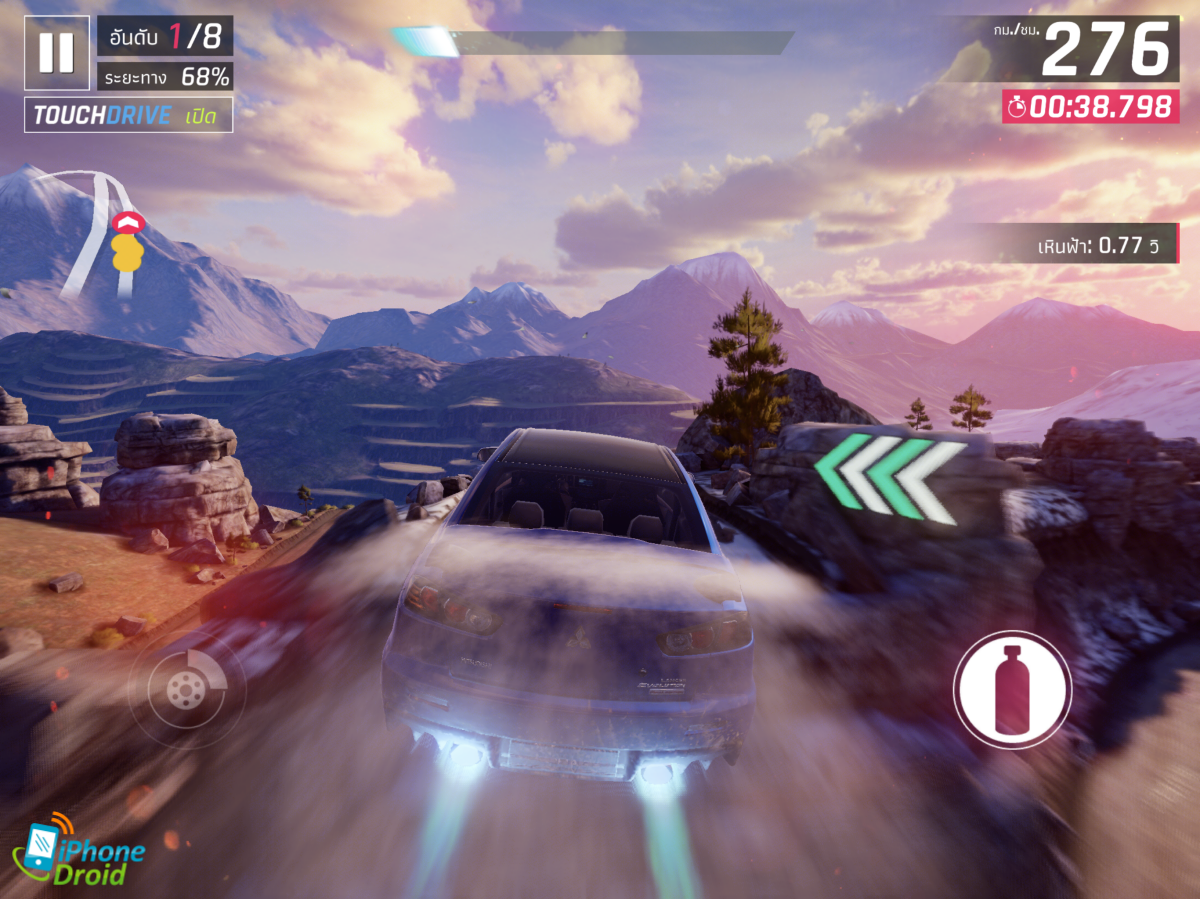The image size is (1200, 899).
Task: Toggle the TouchDrive setting
Action: click(129, 115)
